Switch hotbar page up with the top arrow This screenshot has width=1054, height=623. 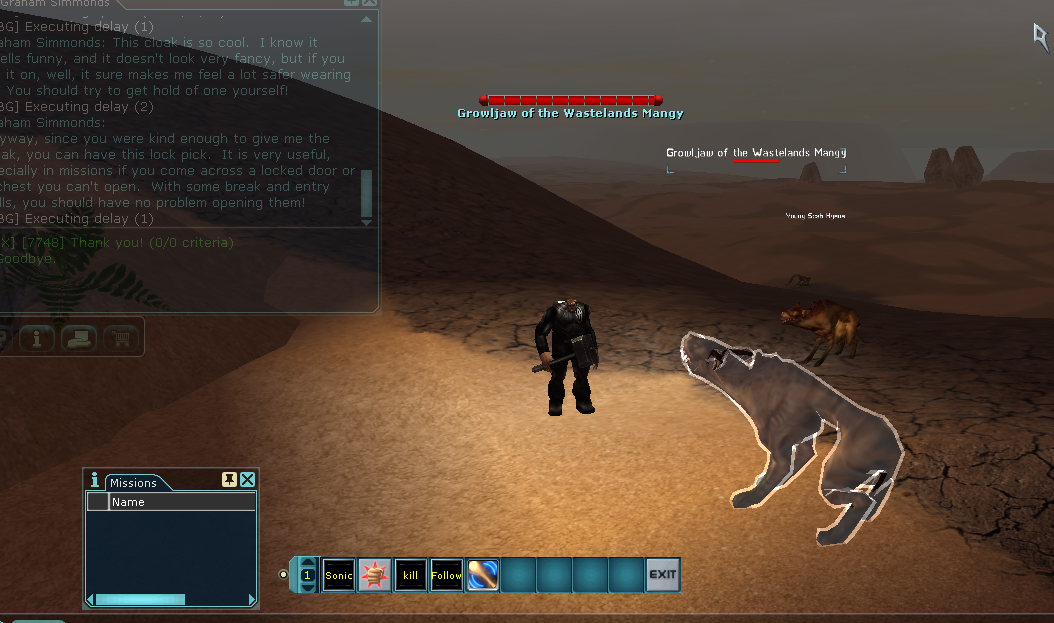point(307,563)
